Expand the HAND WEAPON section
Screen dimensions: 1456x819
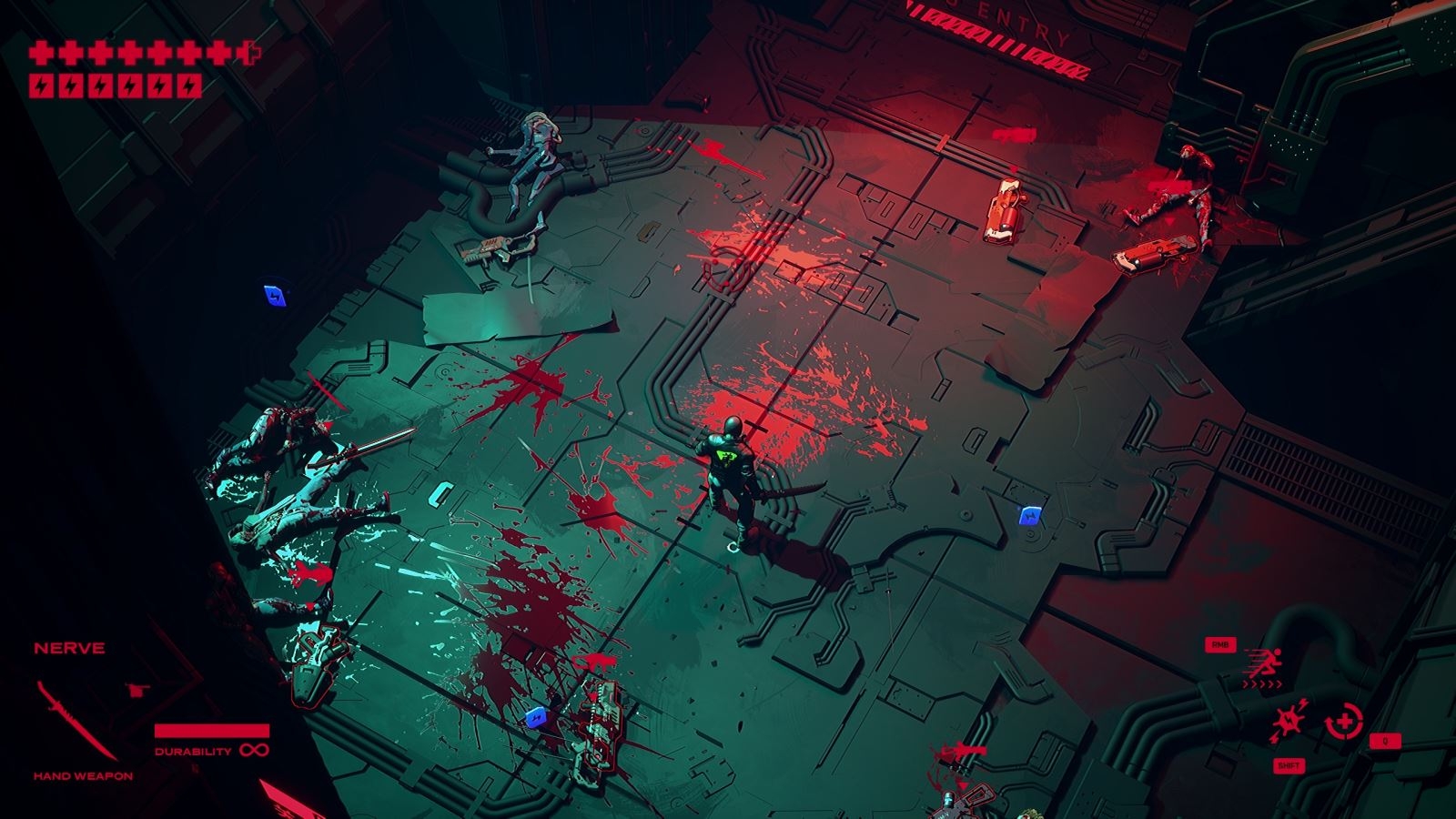[82, 775]
